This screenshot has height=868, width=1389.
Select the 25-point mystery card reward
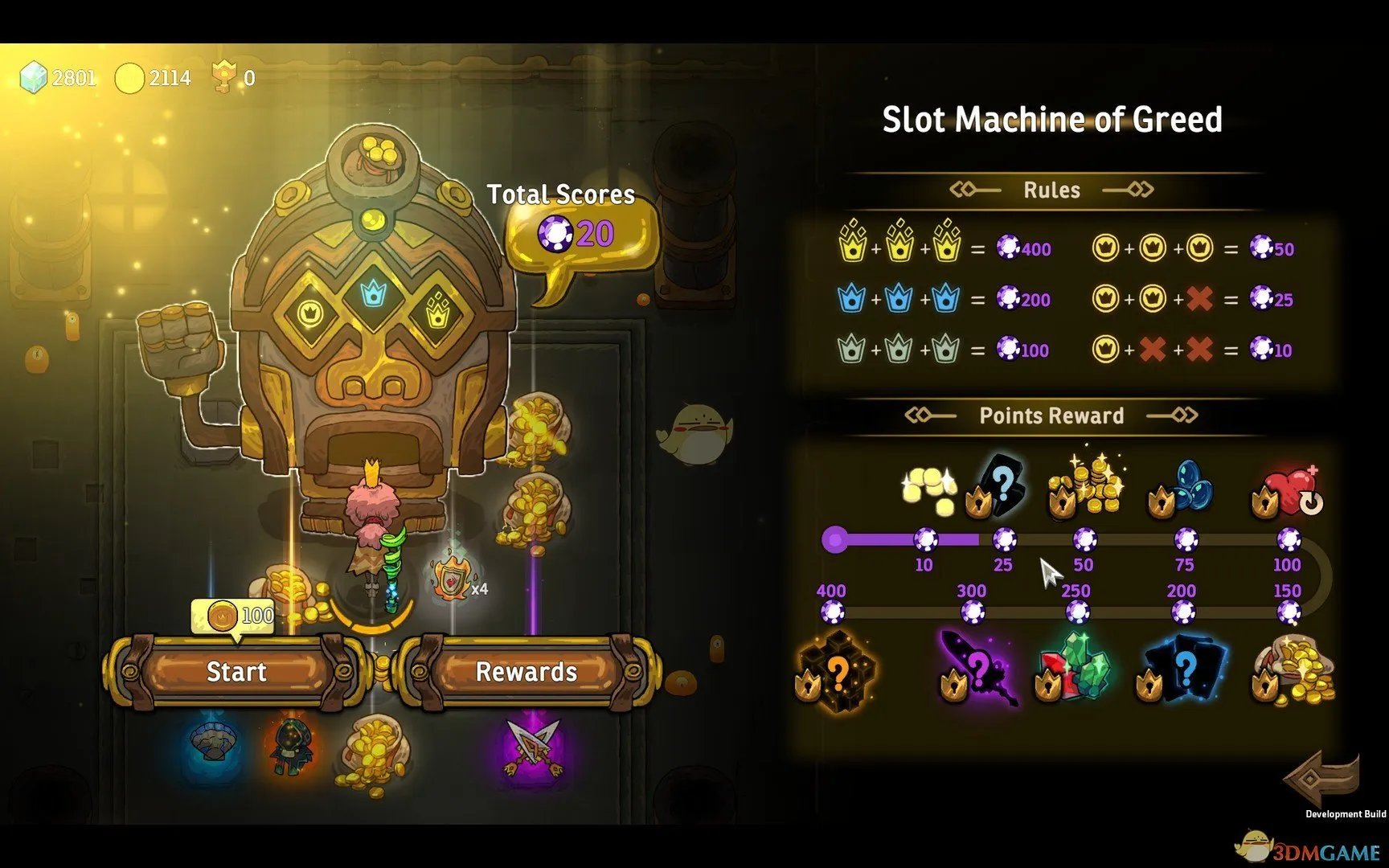[x=999, y=486]
